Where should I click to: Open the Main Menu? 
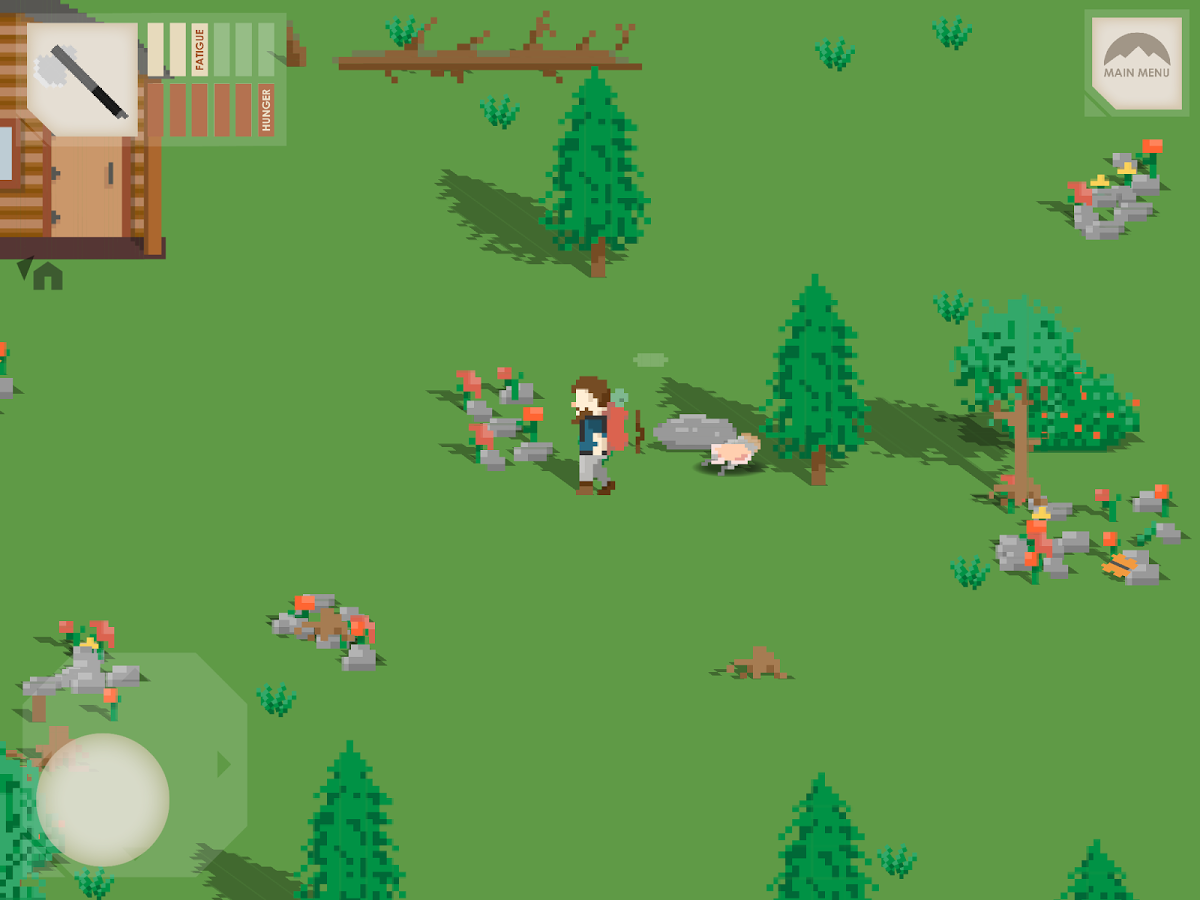pos(1136,62)
